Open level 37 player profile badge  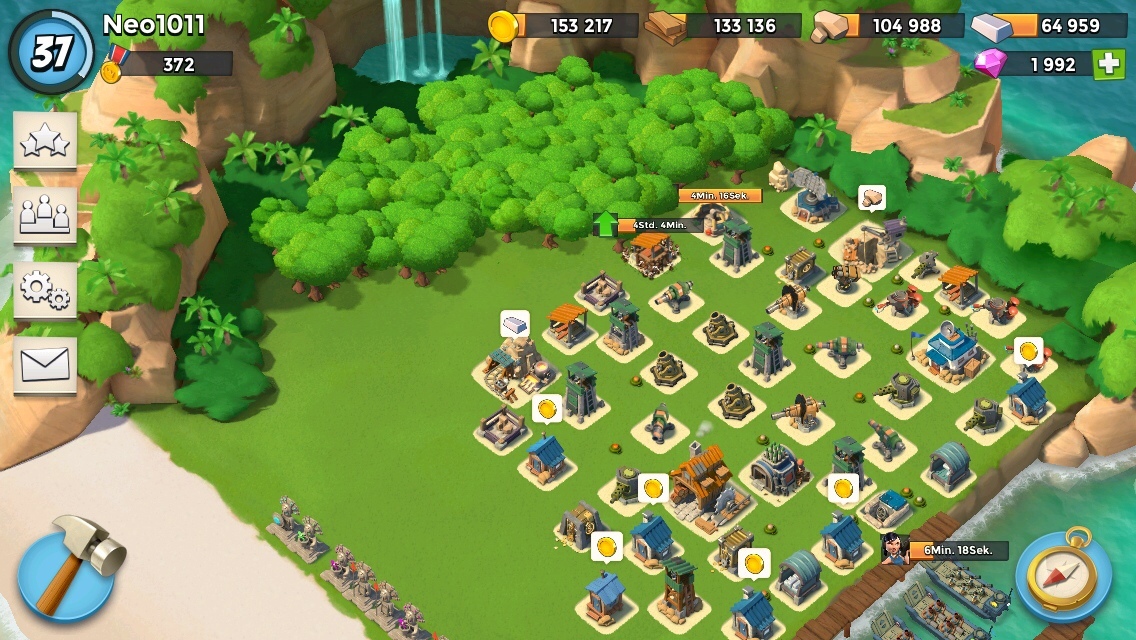point(51,53)
